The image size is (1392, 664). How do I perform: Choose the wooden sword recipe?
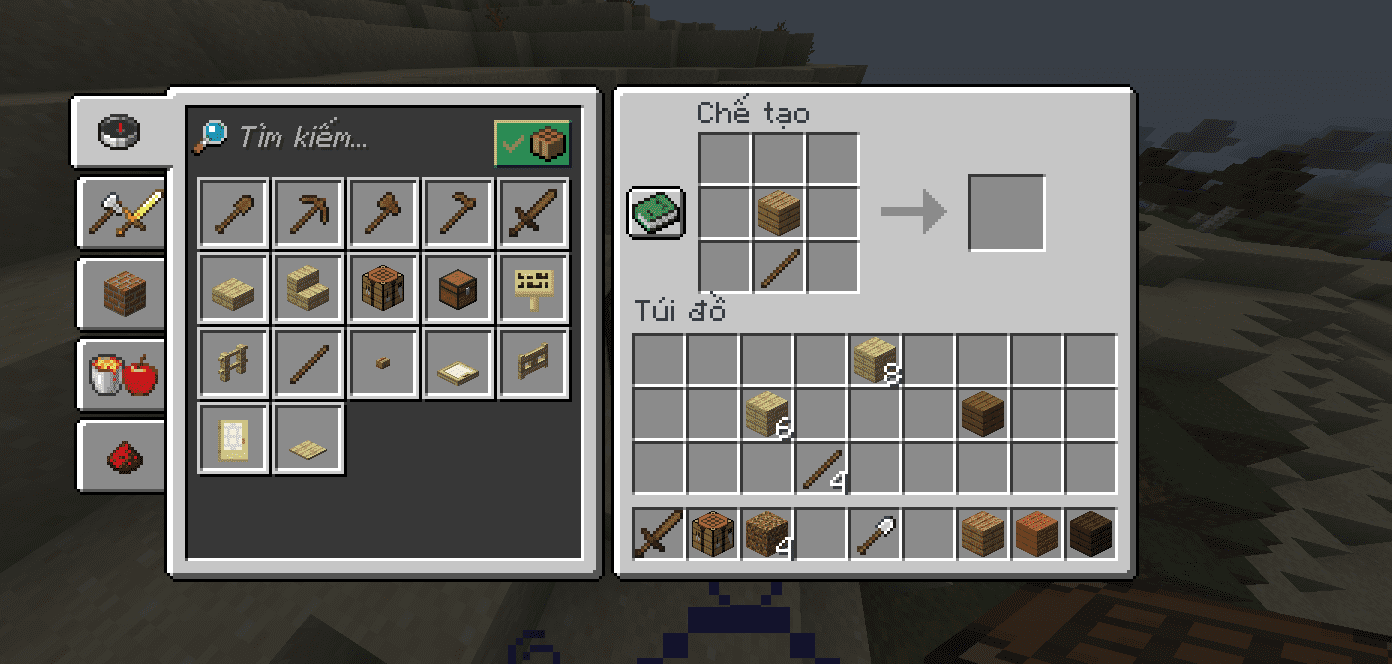(533, 213)
